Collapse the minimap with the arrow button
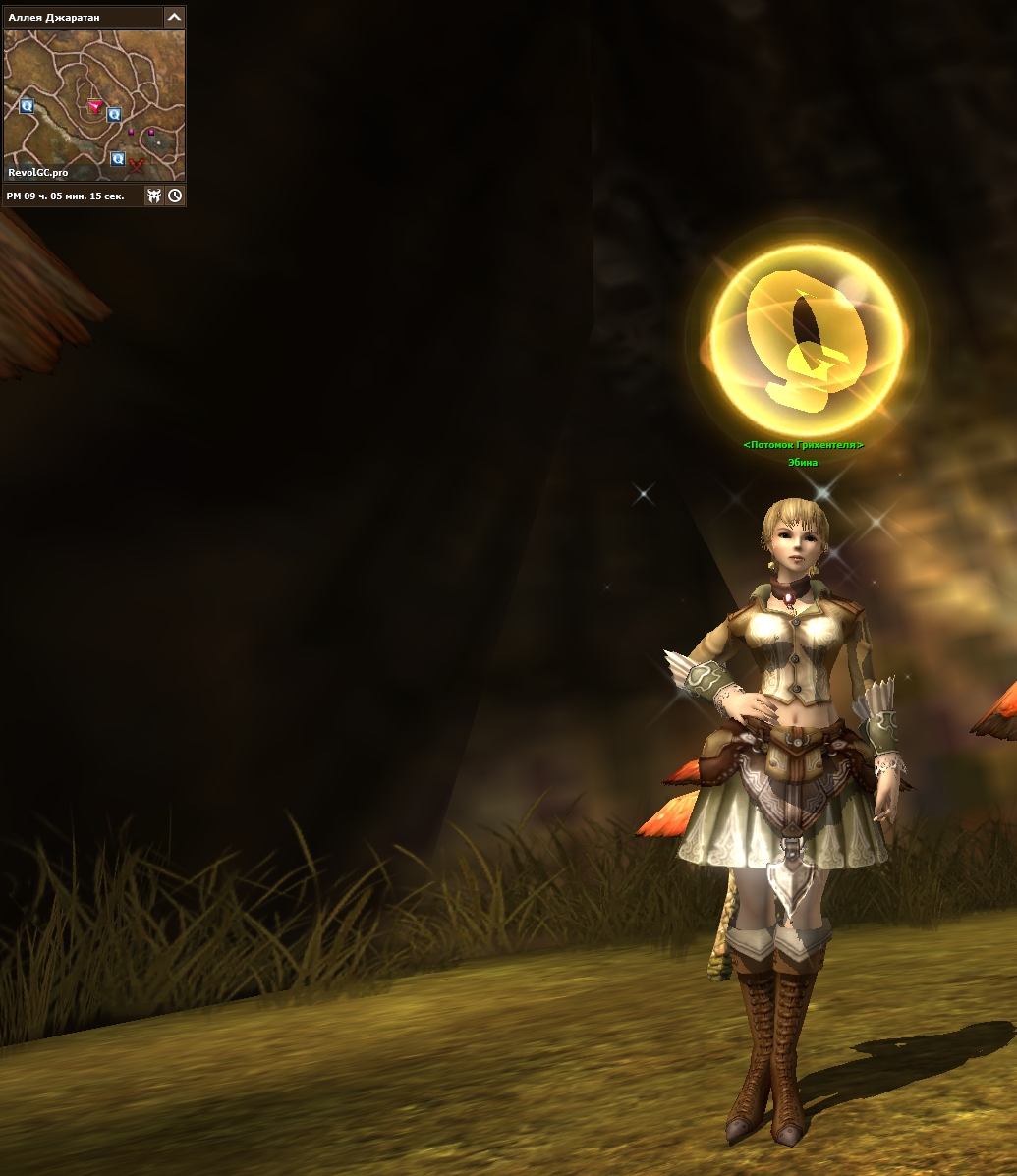The width and height of the screenshot is (1017, 1176). (174, 17)
